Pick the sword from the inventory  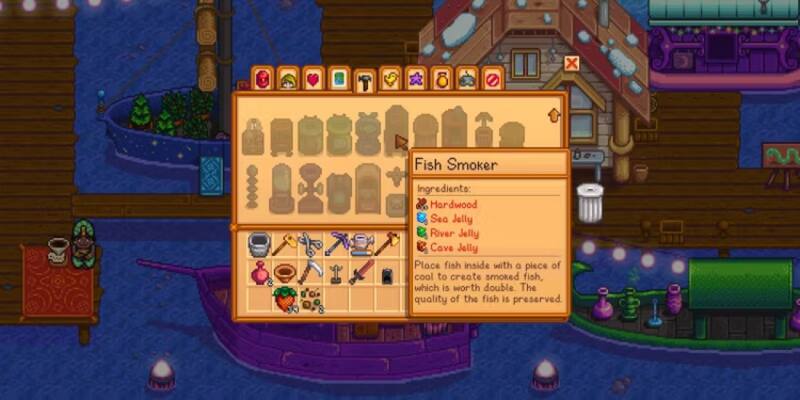coord(362,271)
